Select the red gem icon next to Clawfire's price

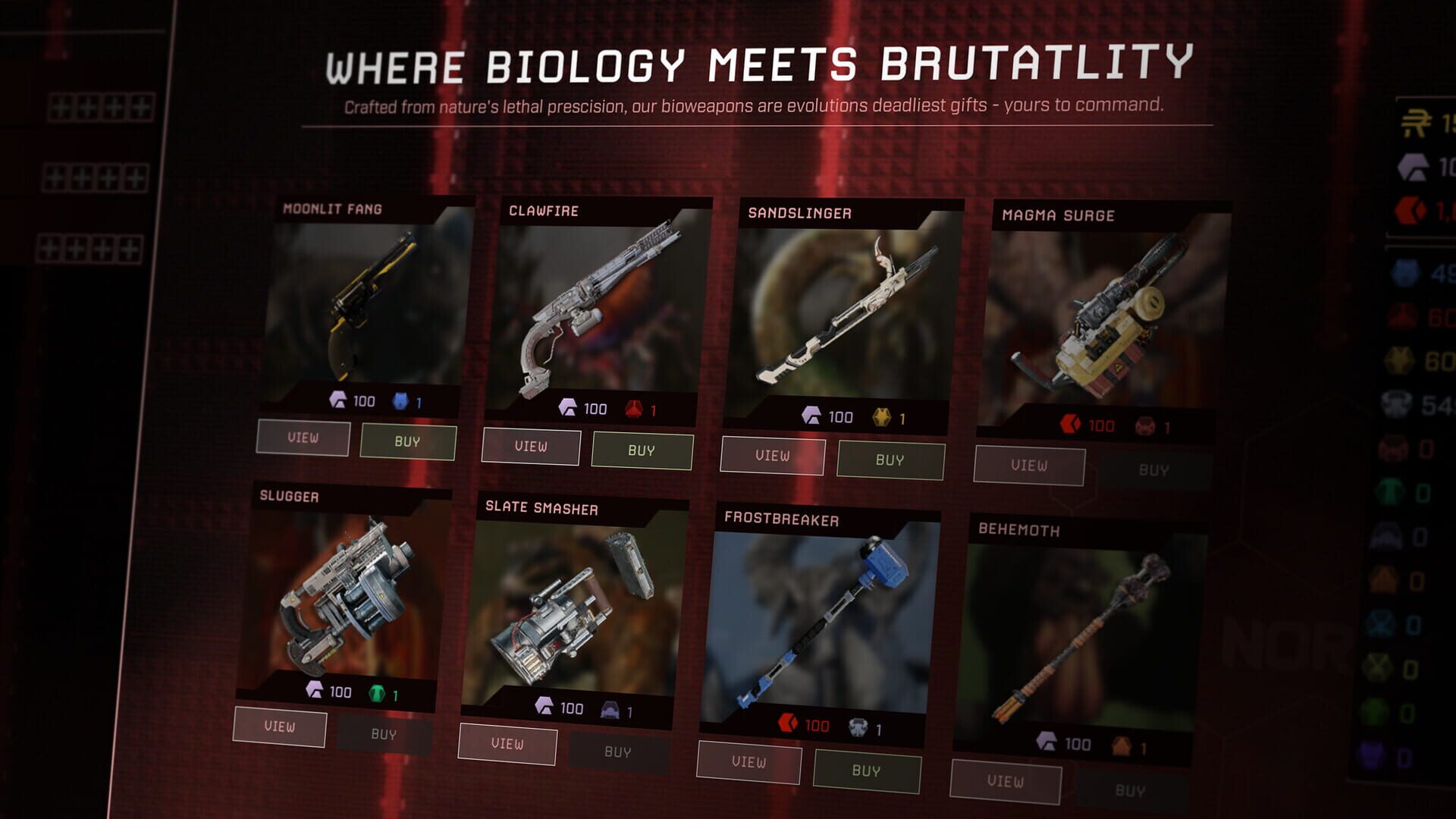[635, 409]
